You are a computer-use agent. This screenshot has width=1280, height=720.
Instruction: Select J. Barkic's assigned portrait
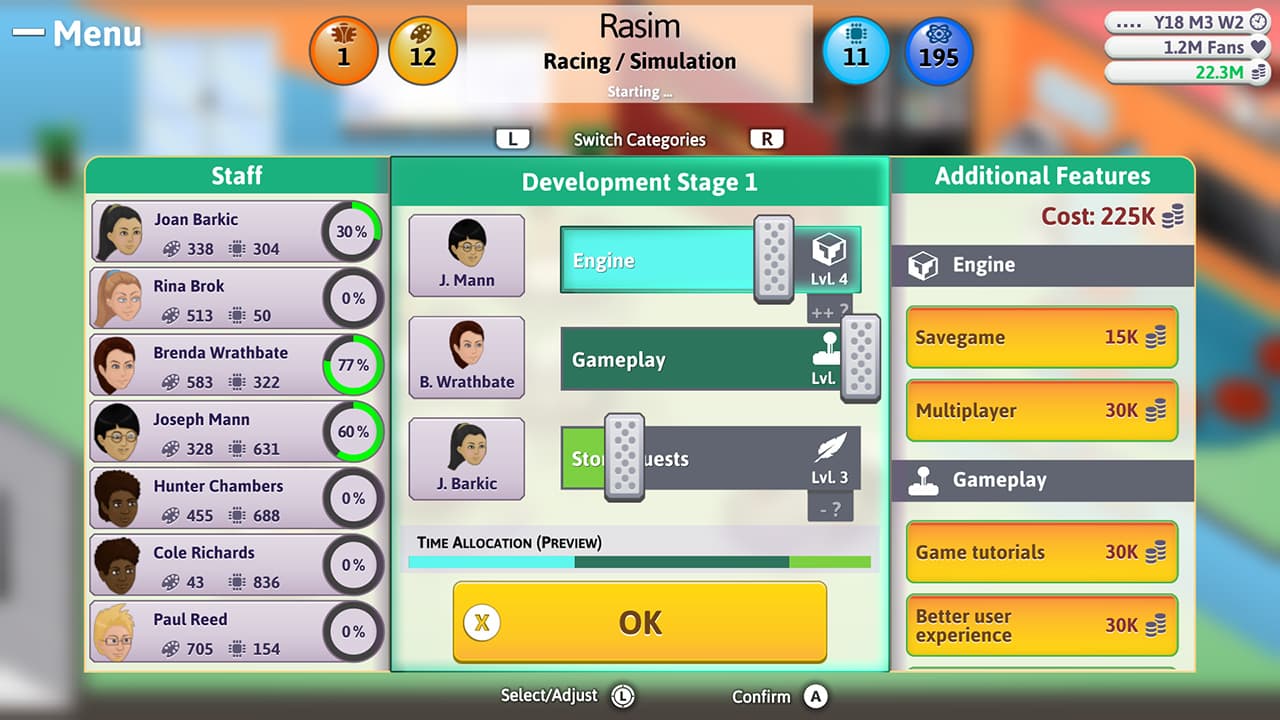tap(466, 458)
